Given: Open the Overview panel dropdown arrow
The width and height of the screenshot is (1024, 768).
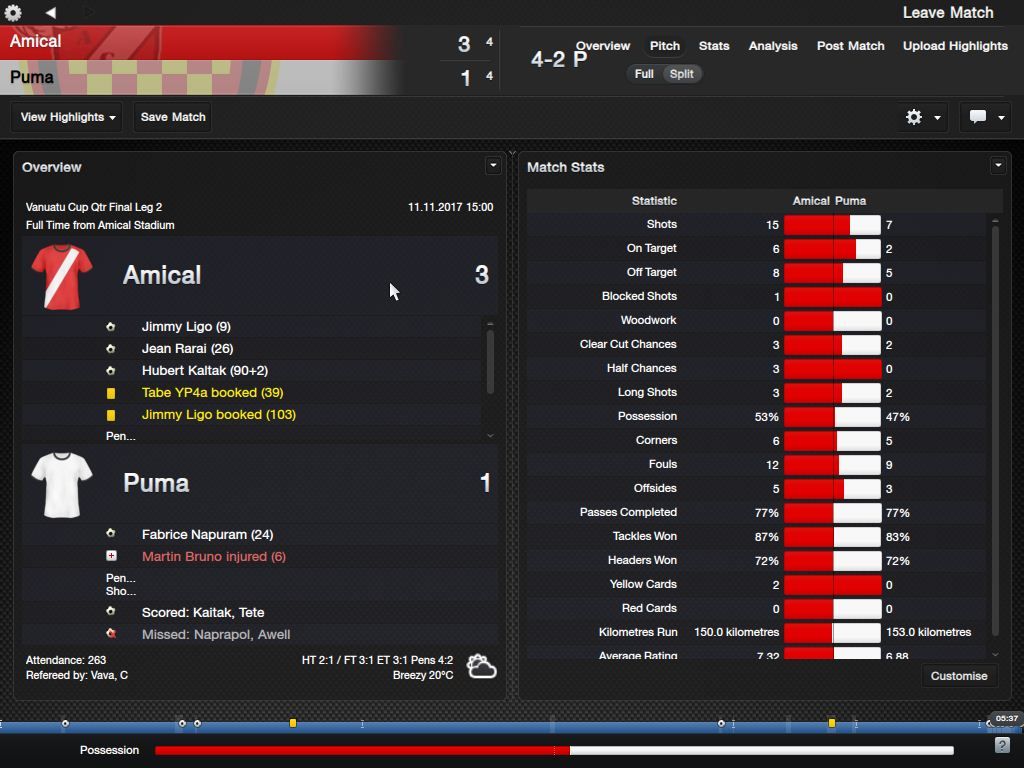Looking at the screenshot, I should pyautogui.click(x=492, y=166).
